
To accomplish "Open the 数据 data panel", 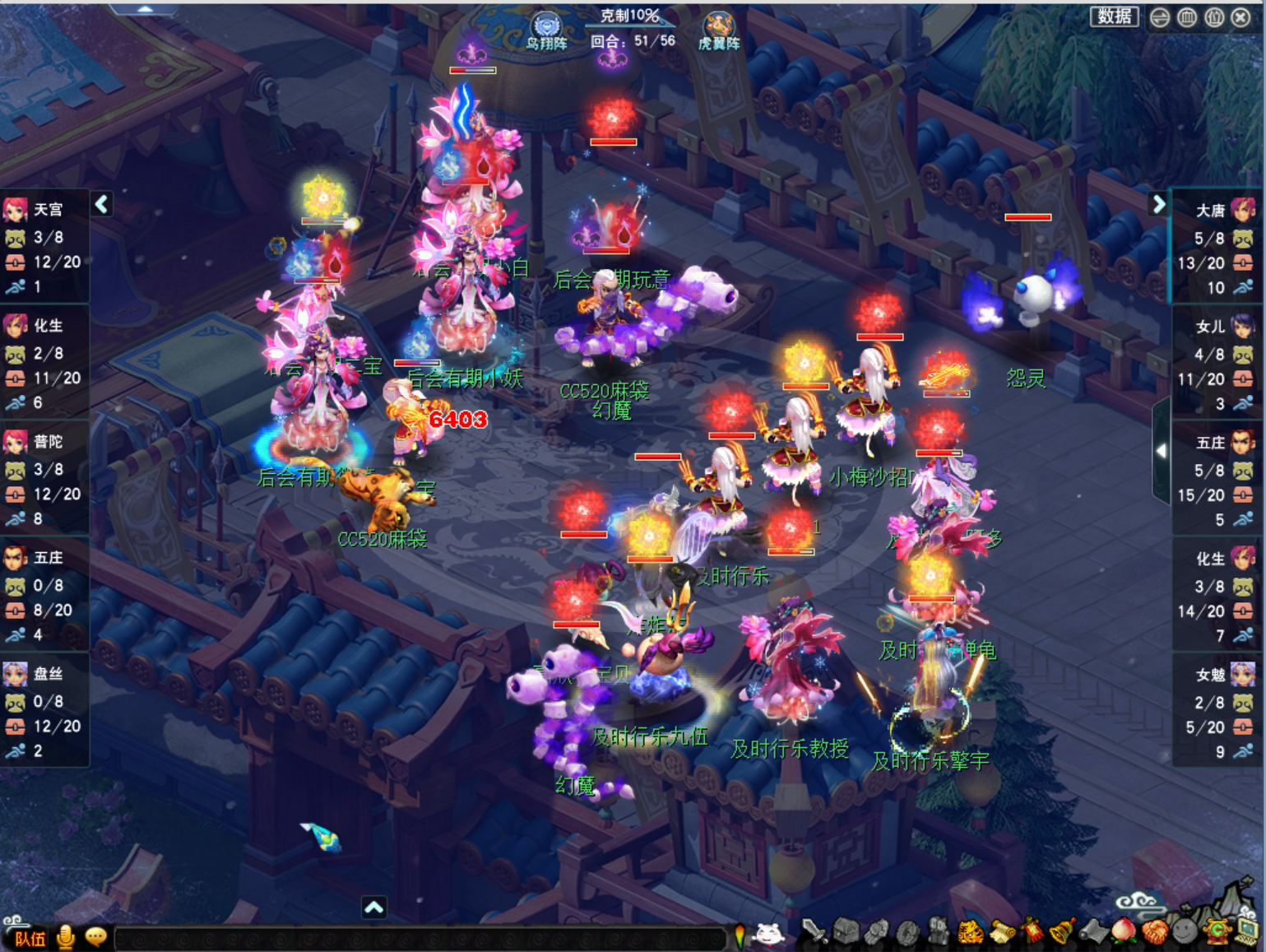I will (1114, 16).
